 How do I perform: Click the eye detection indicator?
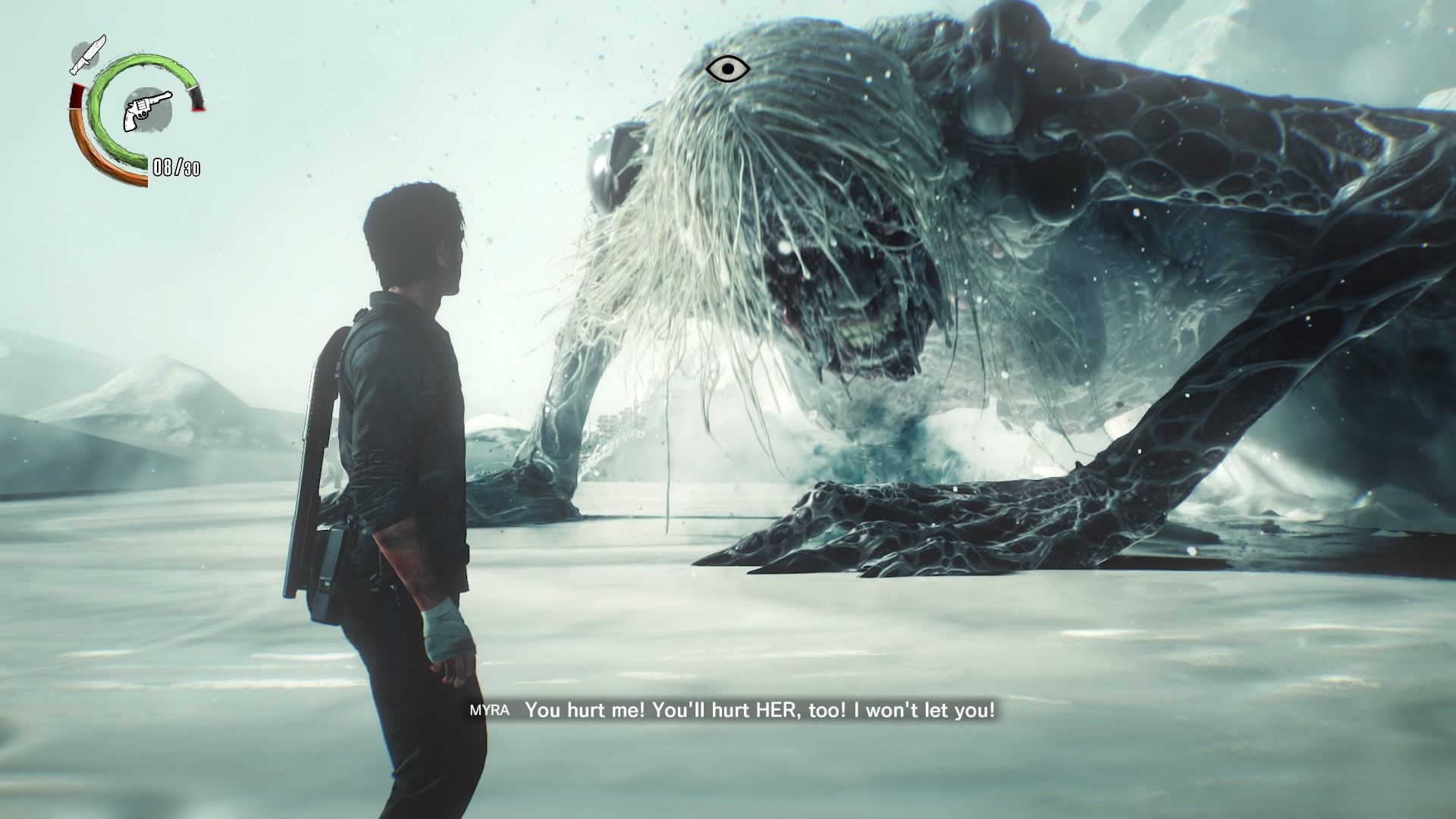pos(727,69)
